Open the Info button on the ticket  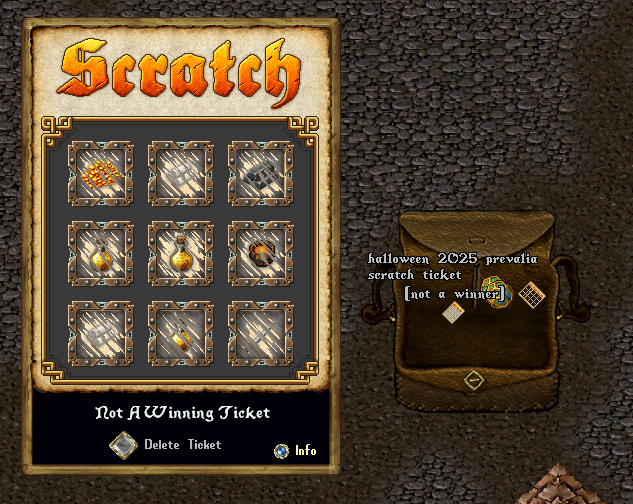click(282, 451)
